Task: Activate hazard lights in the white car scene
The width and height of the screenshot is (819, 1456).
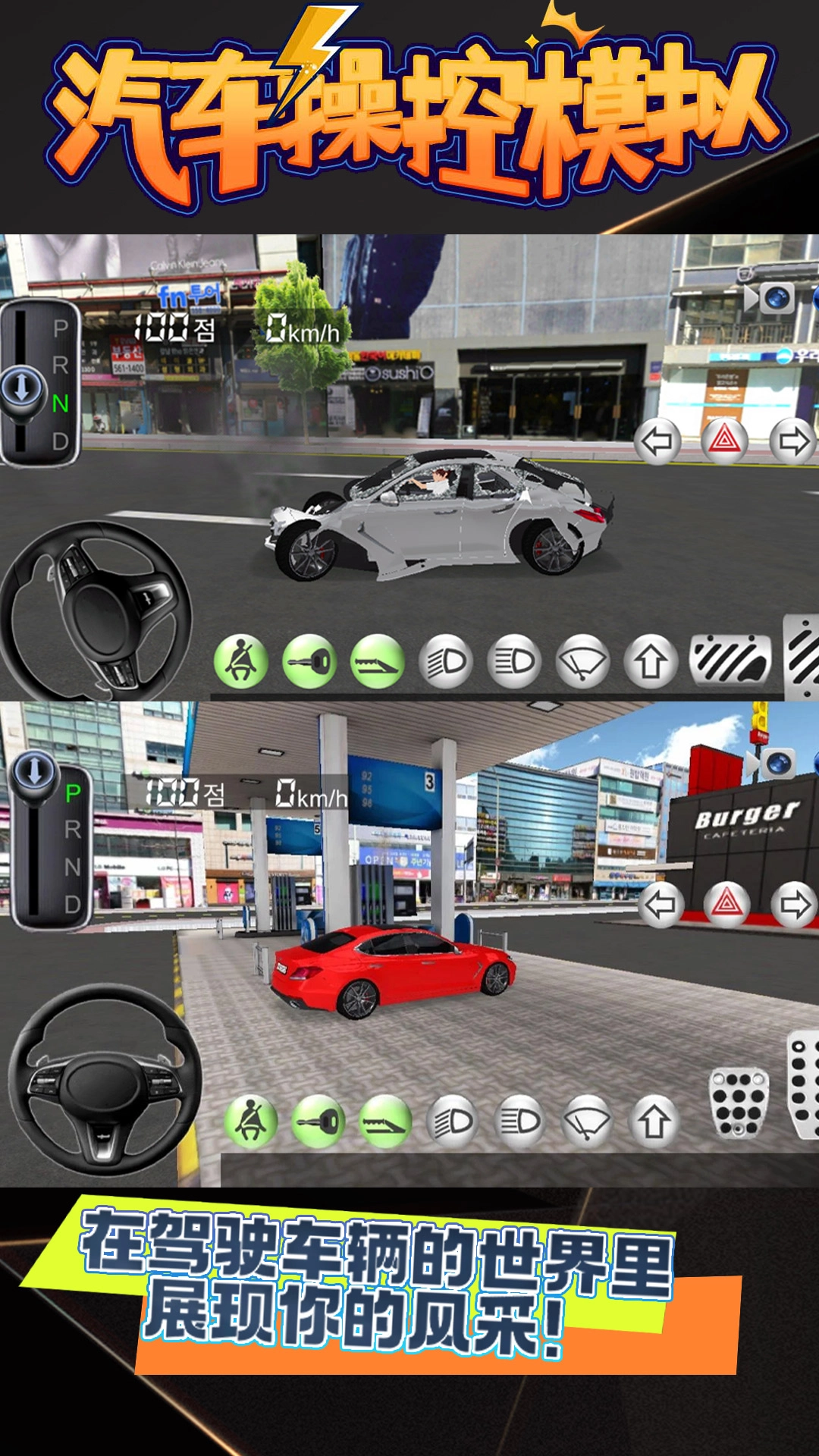Action: 725,441
